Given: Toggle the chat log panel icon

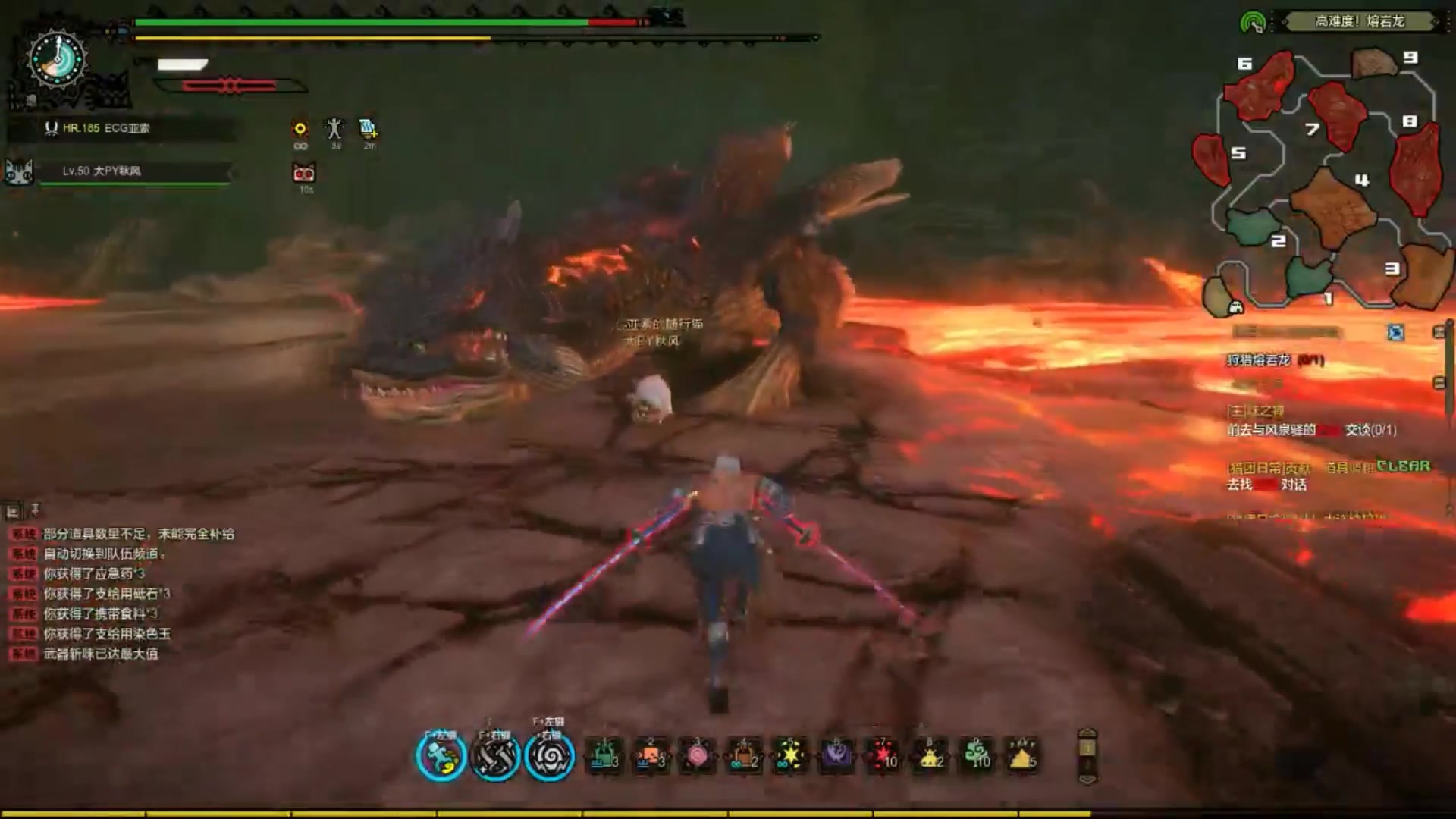Looking at the screenshot, I should [x=13, y=512].
